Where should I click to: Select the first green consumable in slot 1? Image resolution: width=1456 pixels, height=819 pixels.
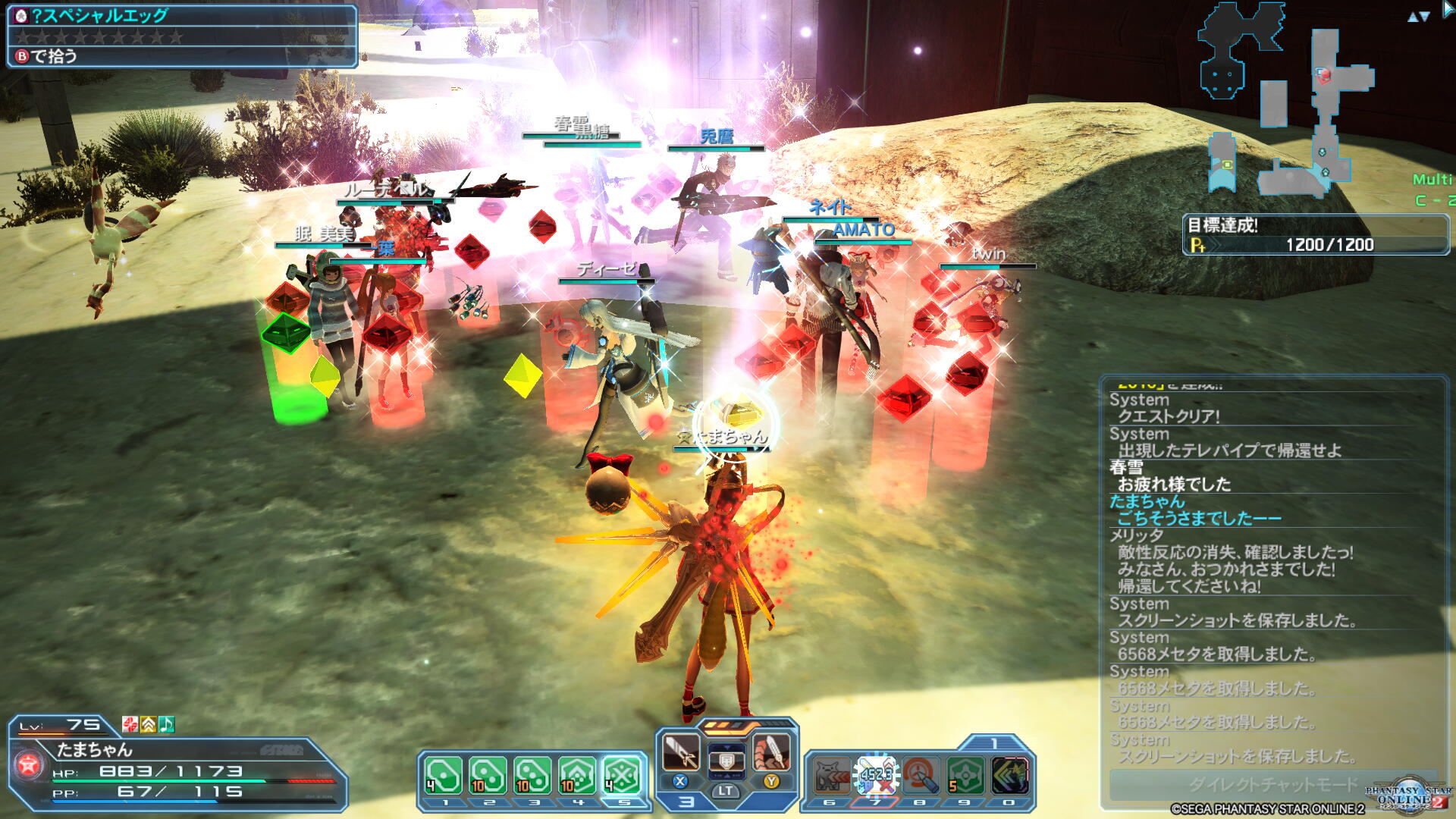click(x=444, y=775)
